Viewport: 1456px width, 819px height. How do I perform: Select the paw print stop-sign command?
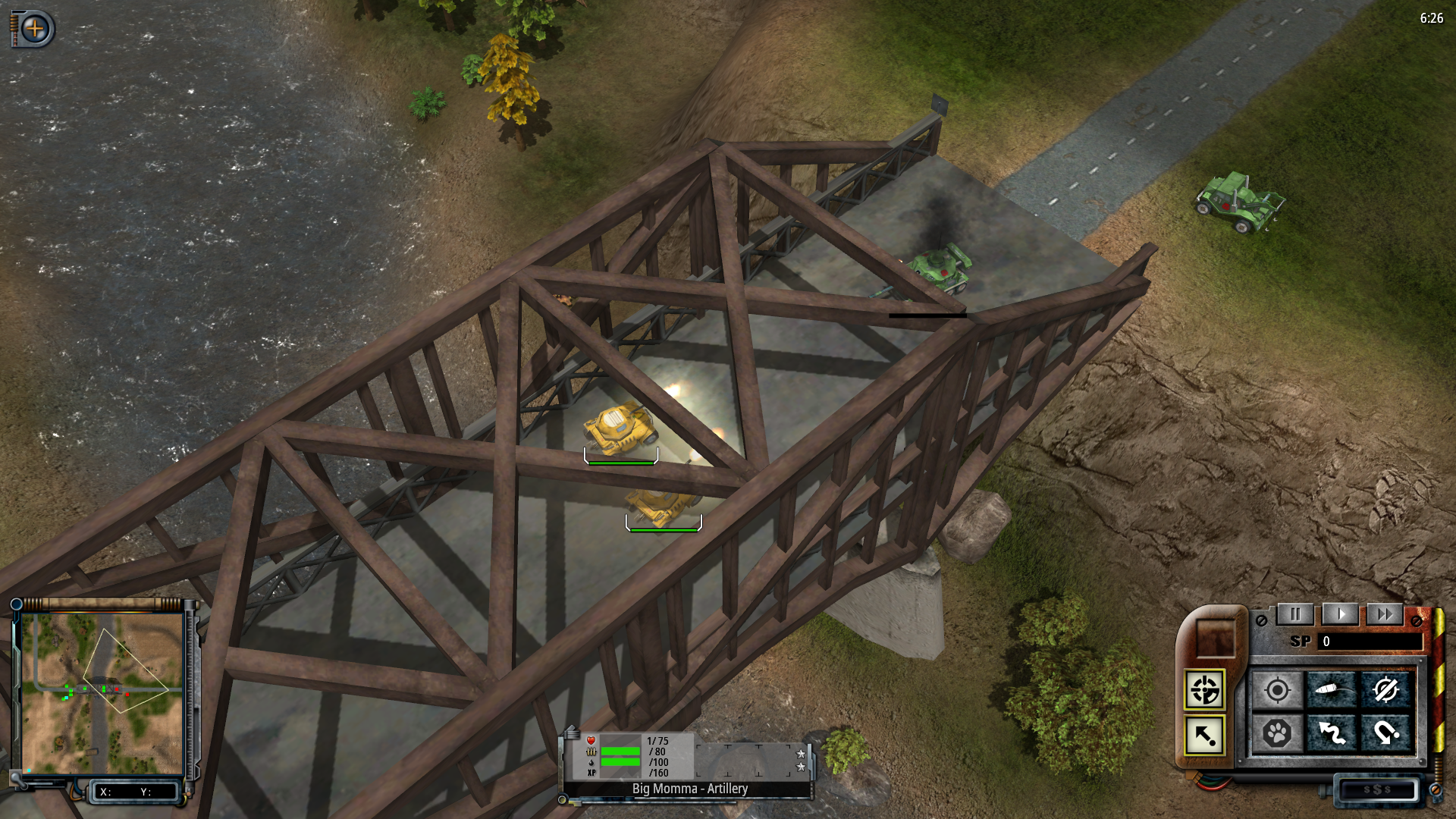[1278, 733]
